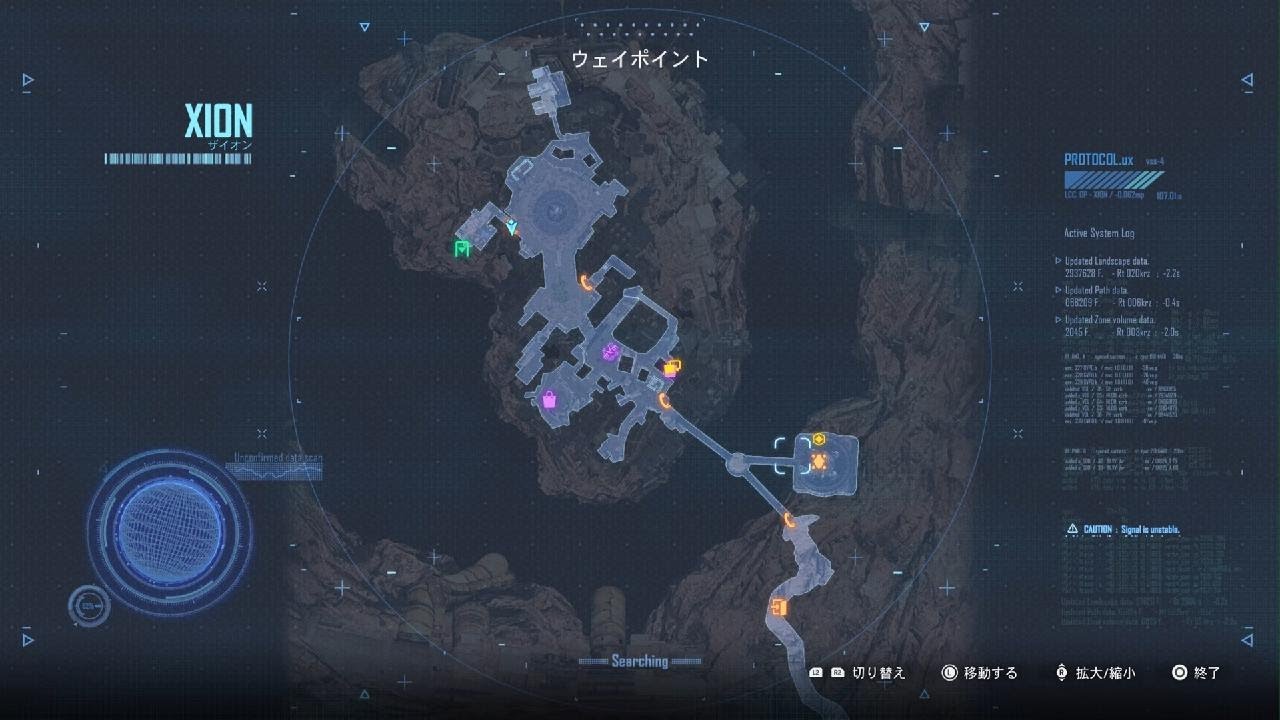Choose the orange bulletin board marker
The width and height of the screenshot is (1280, 720).
(x=672, y=367)
